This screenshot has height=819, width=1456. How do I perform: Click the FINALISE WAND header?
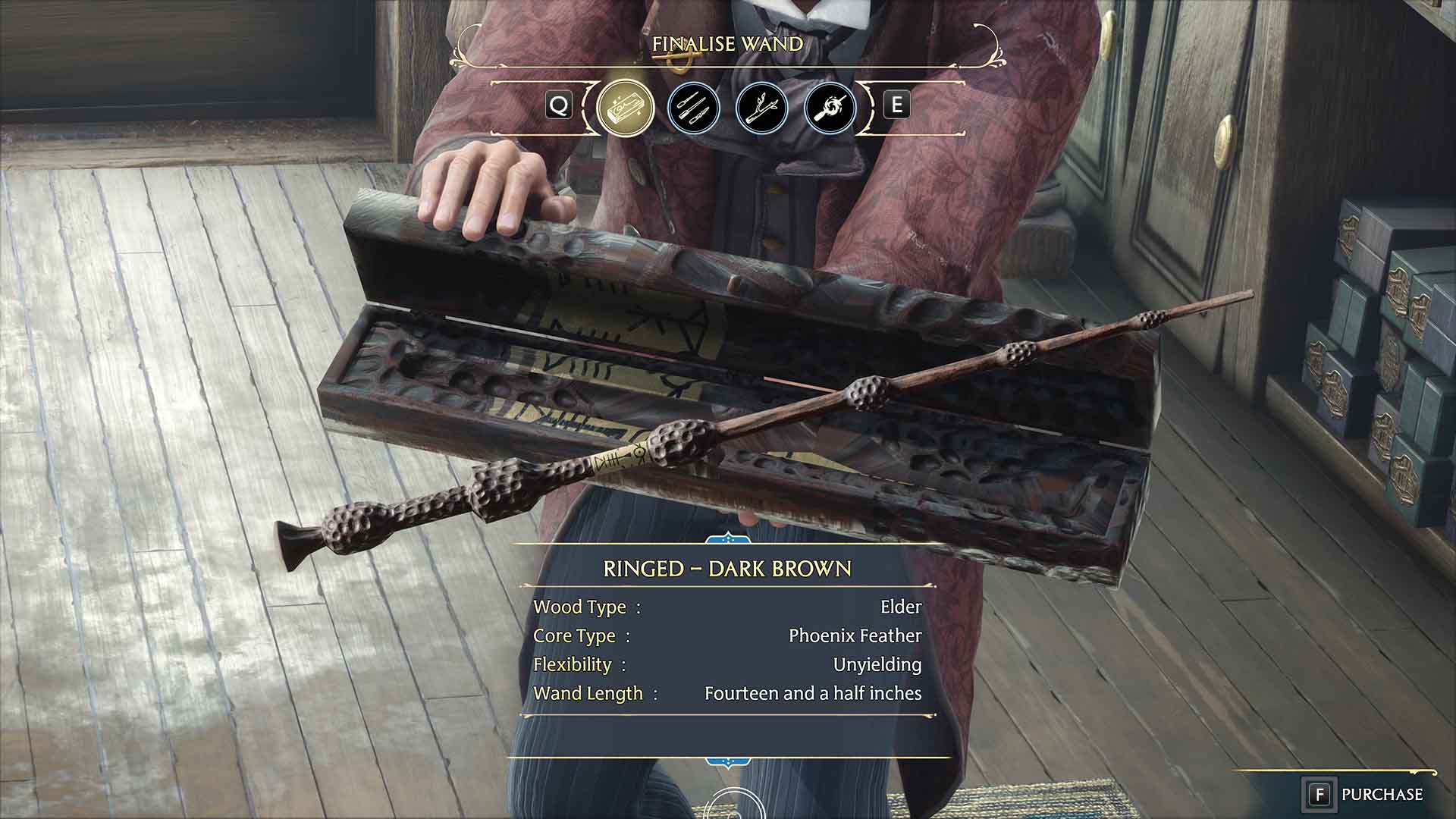click(x=727, y=44)
